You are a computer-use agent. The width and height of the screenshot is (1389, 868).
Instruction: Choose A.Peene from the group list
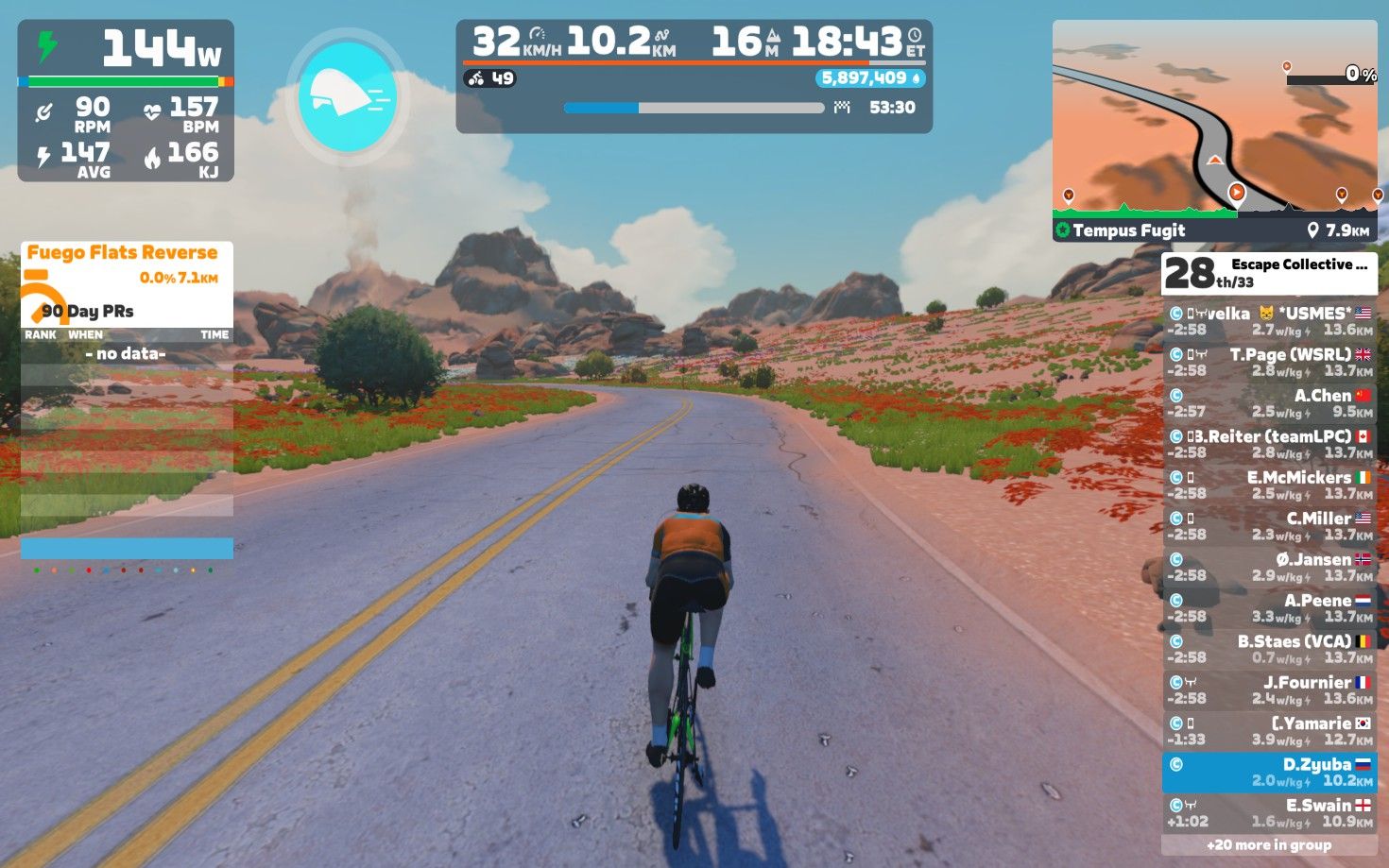(1269, 607)
